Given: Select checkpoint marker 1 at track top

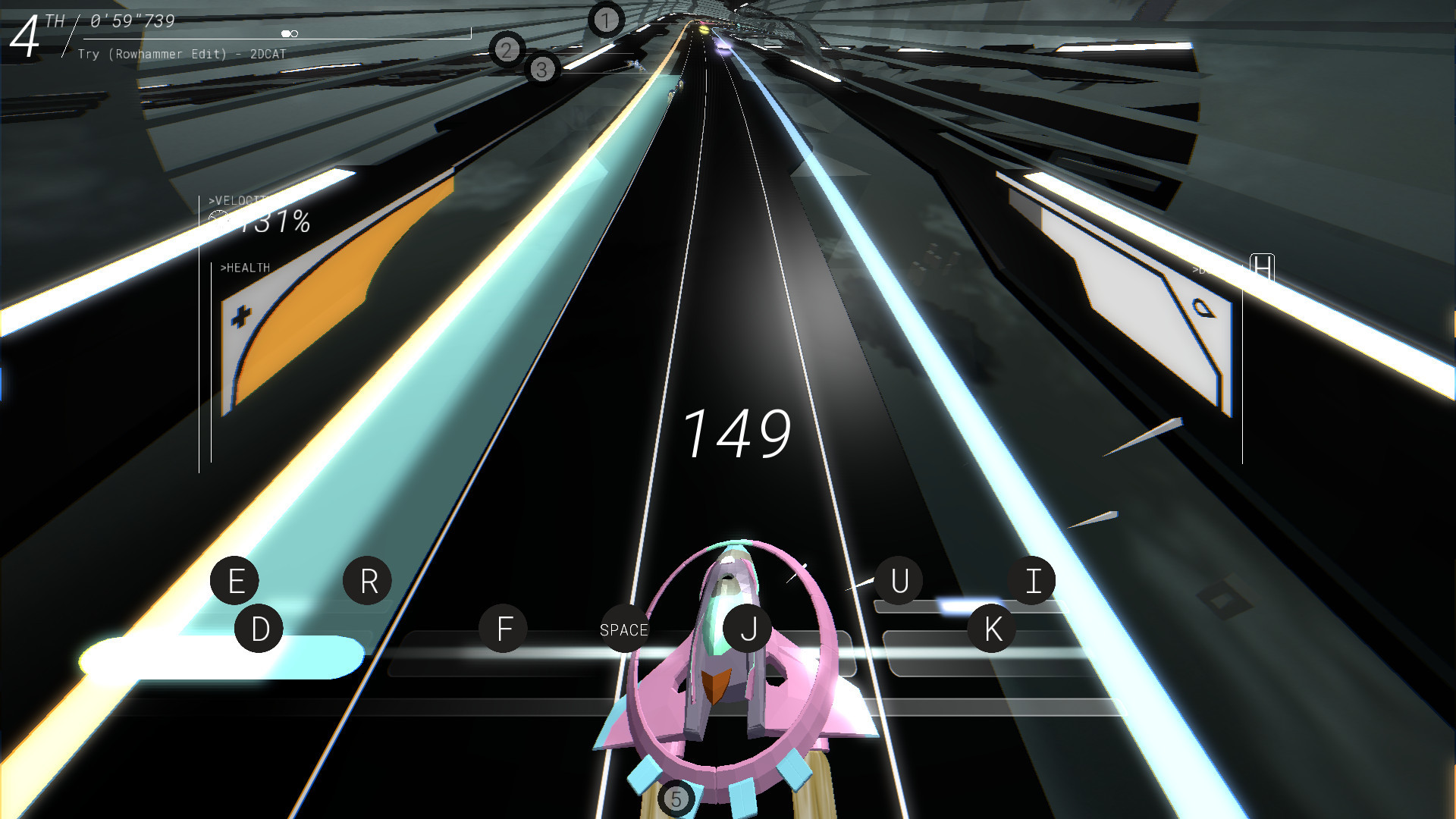Looking at the screenshot, I should click(x=604, y=20).
